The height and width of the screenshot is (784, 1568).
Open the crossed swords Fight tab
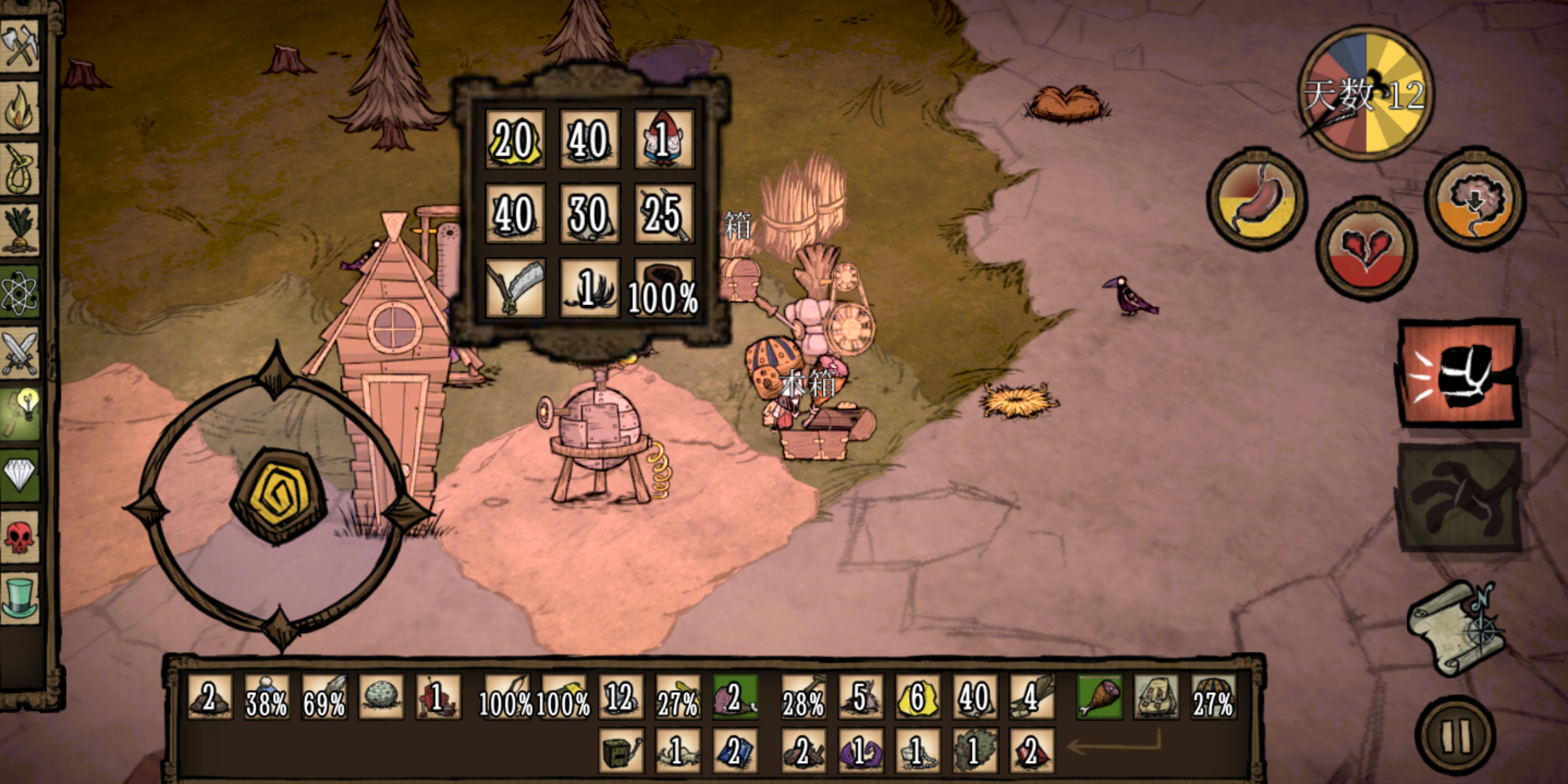click(x=20, y=354)
